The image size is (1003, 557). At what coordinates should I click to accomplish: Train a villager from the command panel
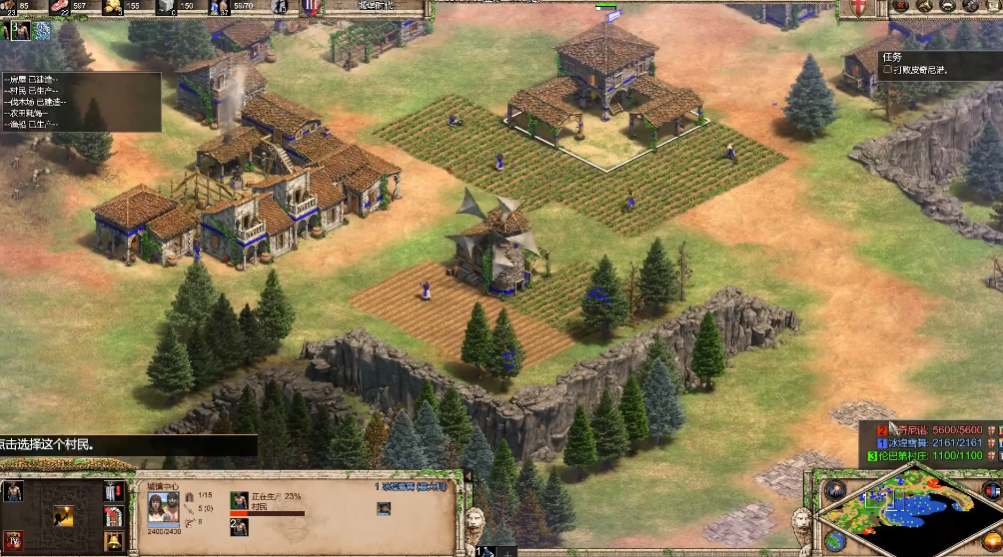(13, 492)
